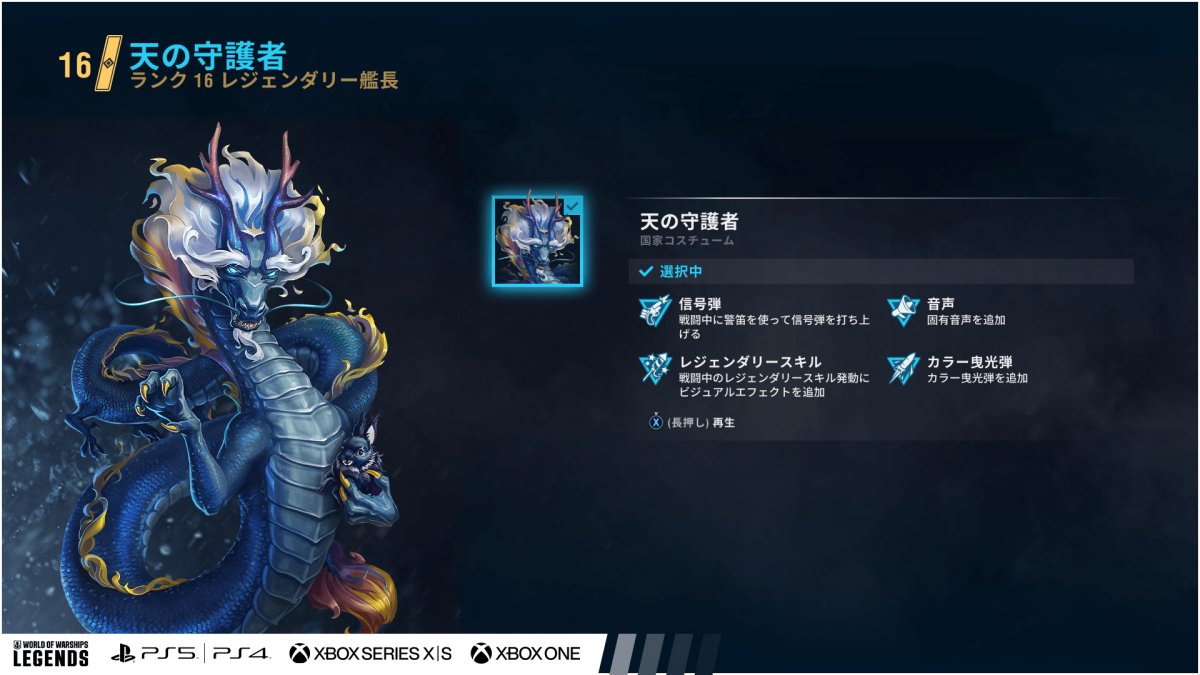Image resolution: width=1200 pixels, height=675 pixels.
Task: Select the dragon costume thumbnail
Action: [537, 241]
